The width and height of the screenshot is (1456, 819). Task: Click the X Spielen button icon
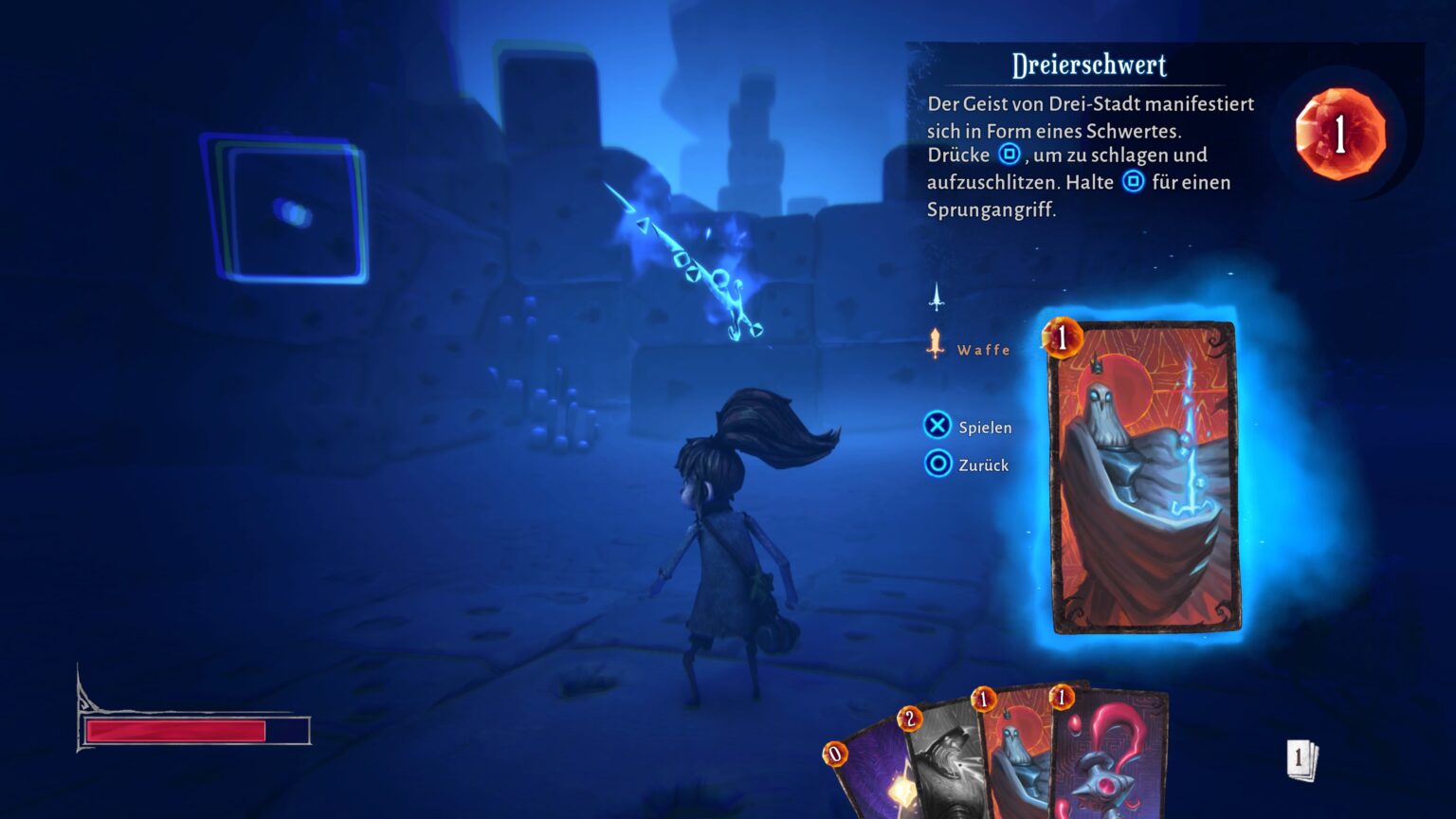pyautogui.click(x=937, y=426)
